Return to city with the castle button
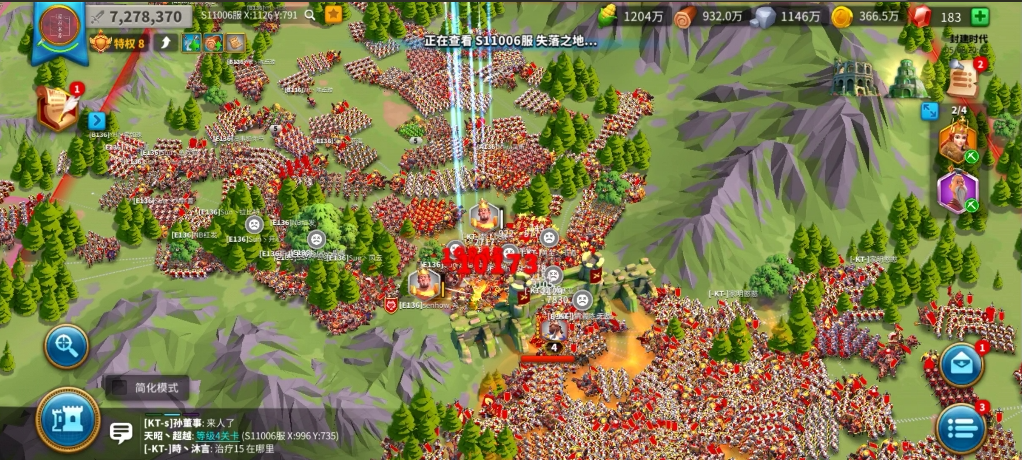The image size is (1022, 460). pyautogui.click(x=68, y=420)
